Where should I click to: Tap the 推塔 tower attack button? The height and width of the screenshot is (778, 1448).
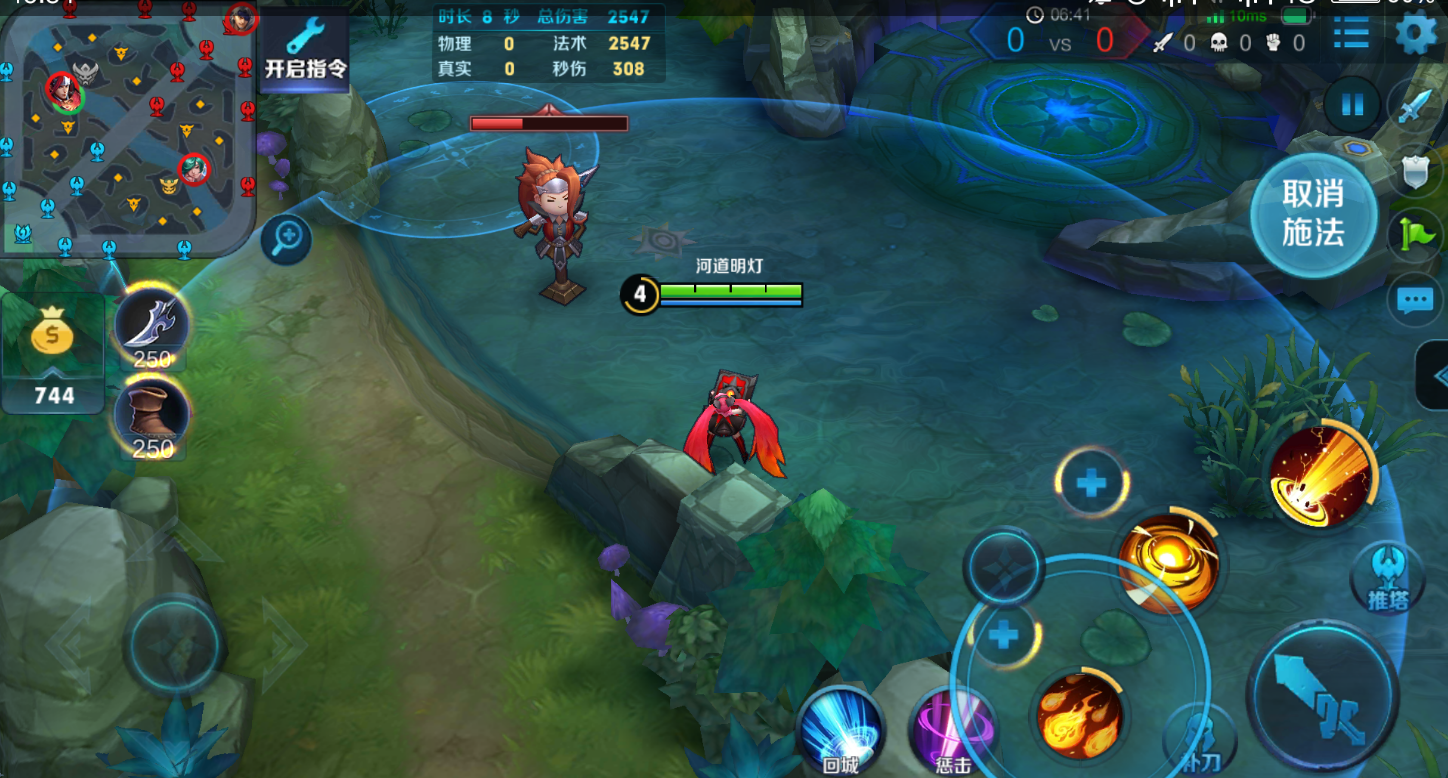click(1387, 577)
